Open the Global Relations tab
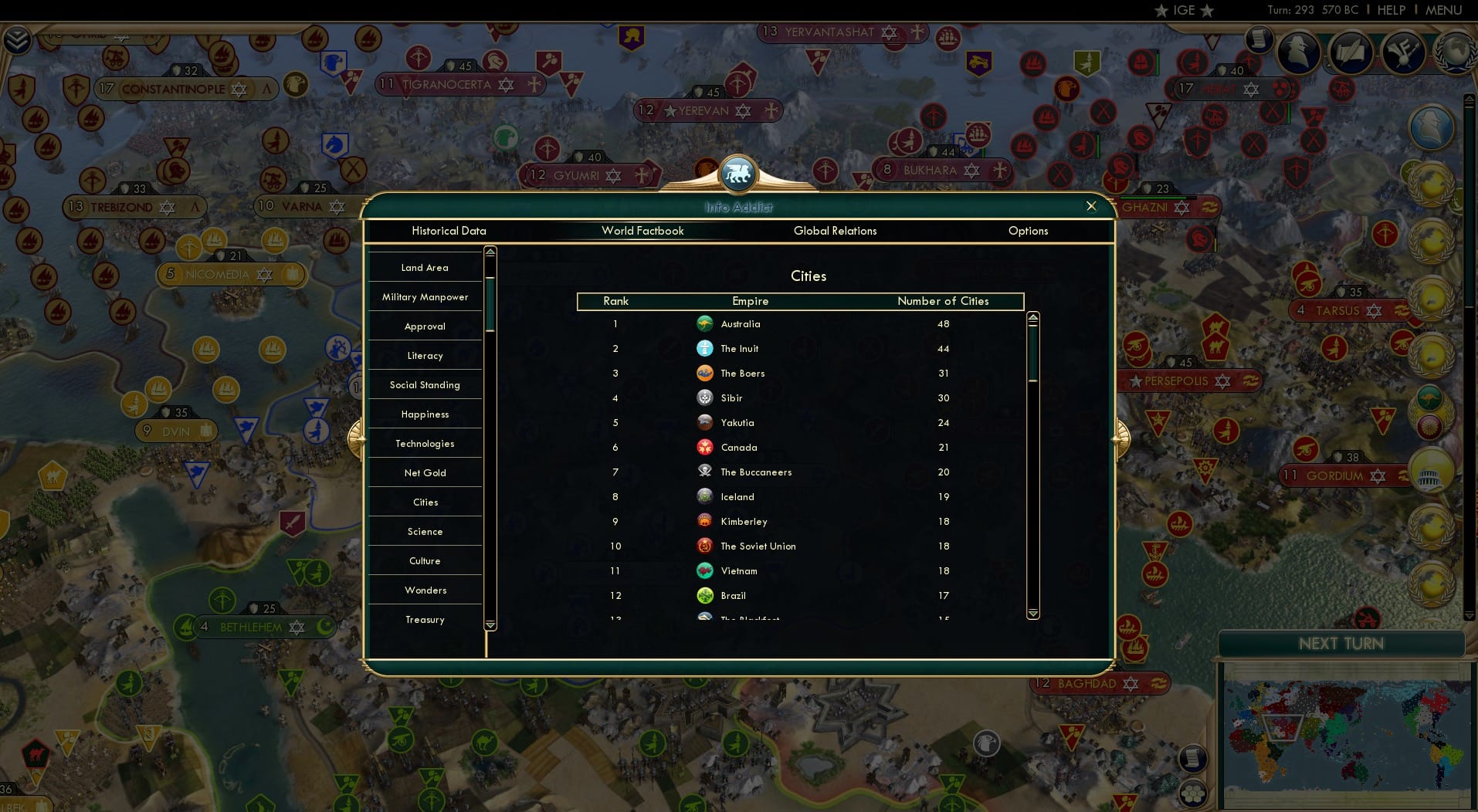The width and height of the screenshot is (1478, 812). (835, 231)
